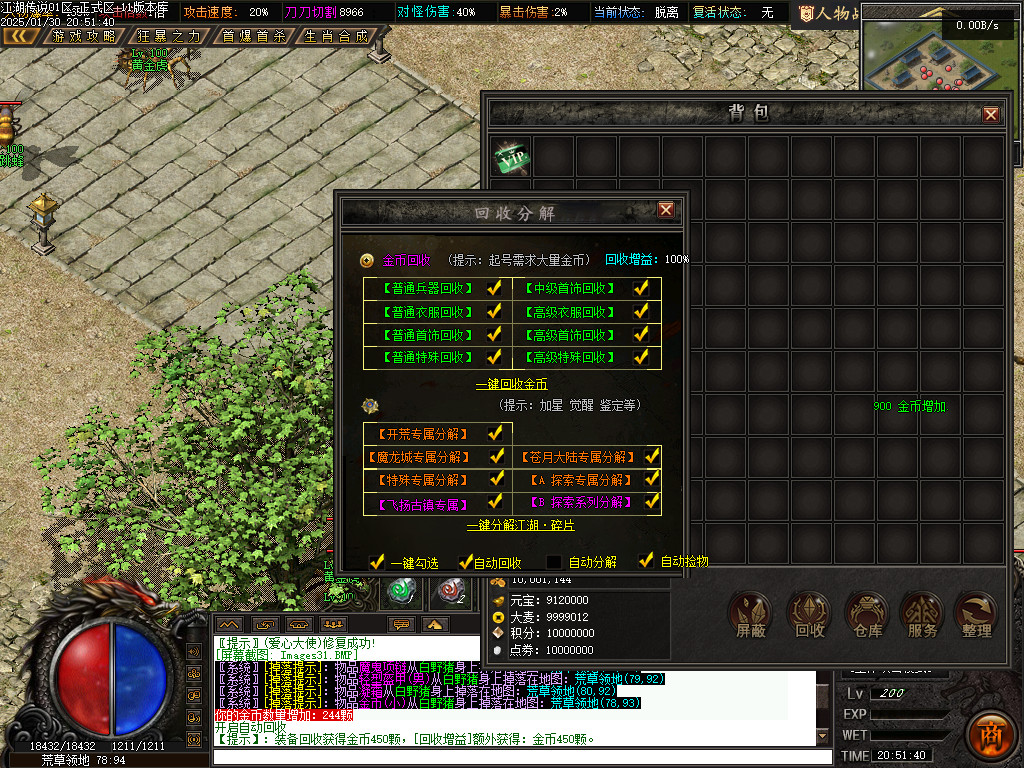Close the 背包 backpack panel
Image resolution: width=1024 pixels, height=768 pixels.
click(x=991, y=114)
